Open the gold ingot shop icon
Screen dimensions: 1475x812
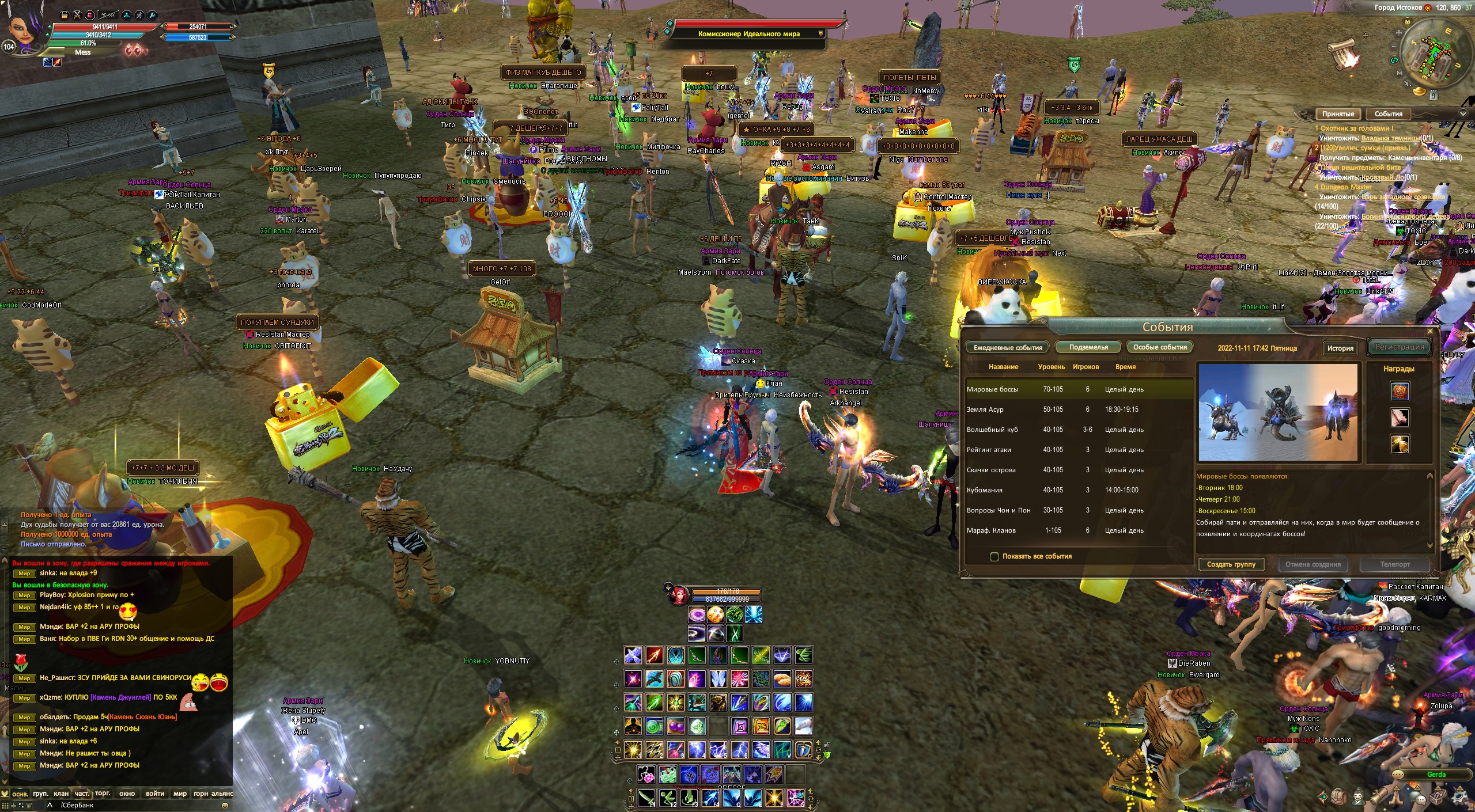(1420, 91)
